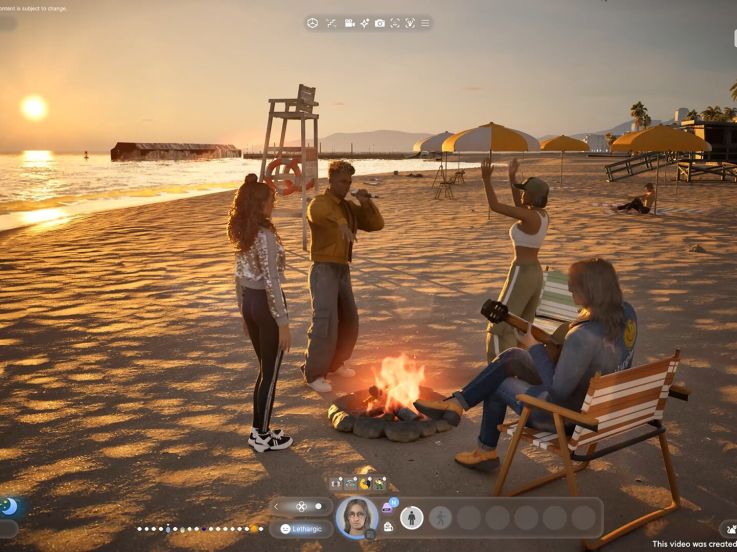
Task: Activate the video camera recording tool
Action: tap(350, 23)
